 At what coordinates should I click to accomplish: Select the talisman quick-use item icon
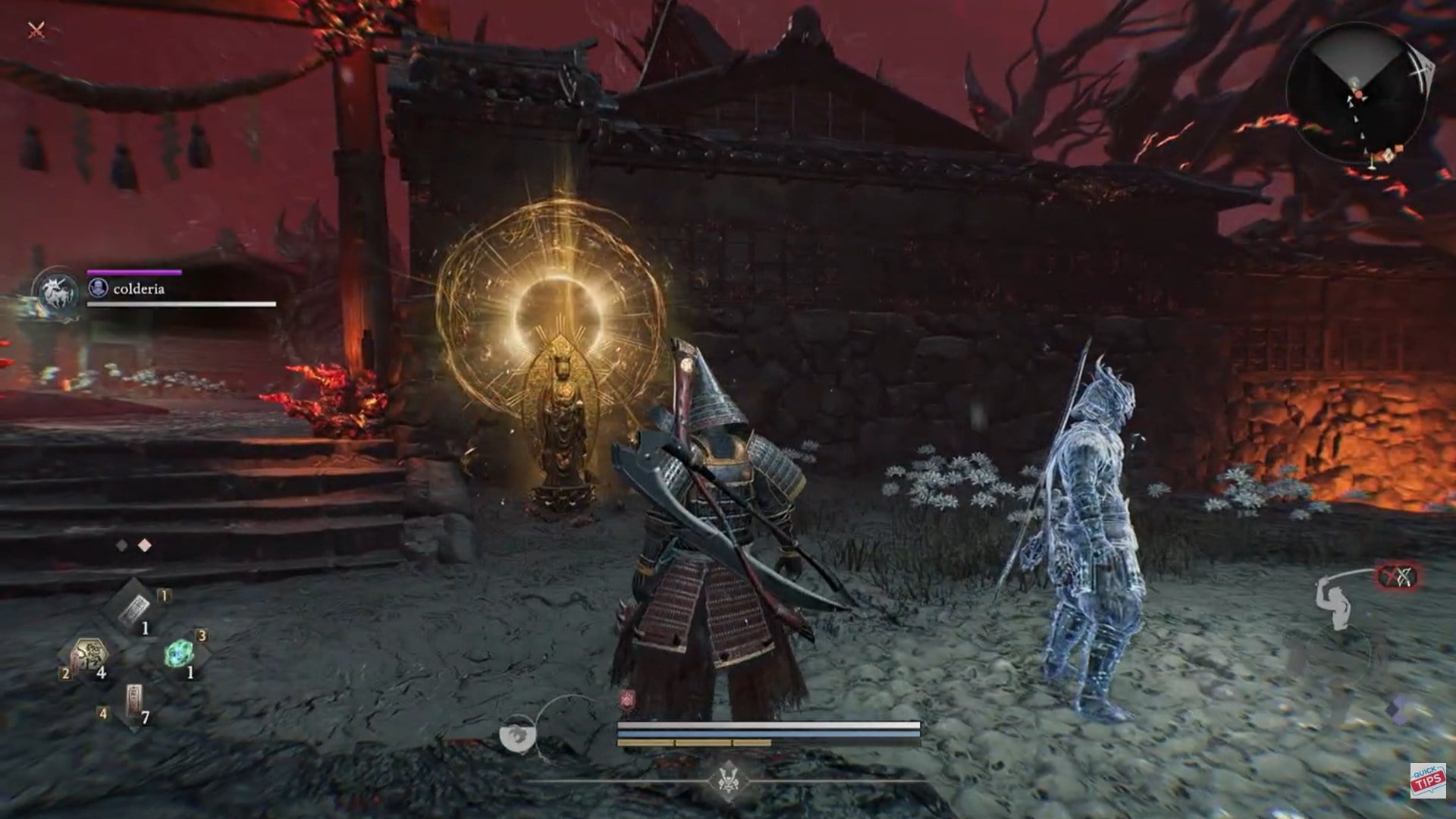(133, 609)
